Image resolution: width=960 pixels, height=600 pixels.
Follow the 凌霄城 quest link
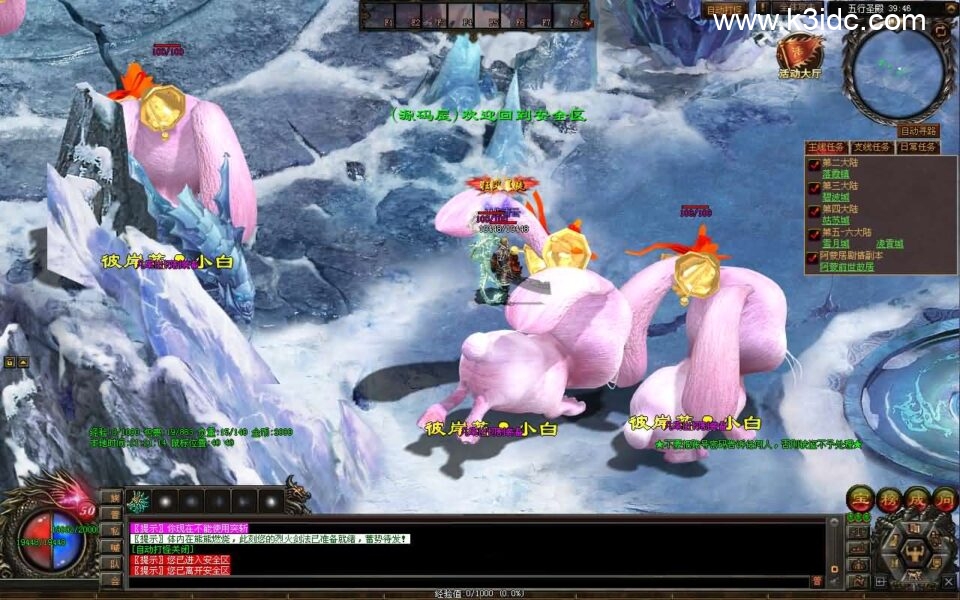point(890,244)
